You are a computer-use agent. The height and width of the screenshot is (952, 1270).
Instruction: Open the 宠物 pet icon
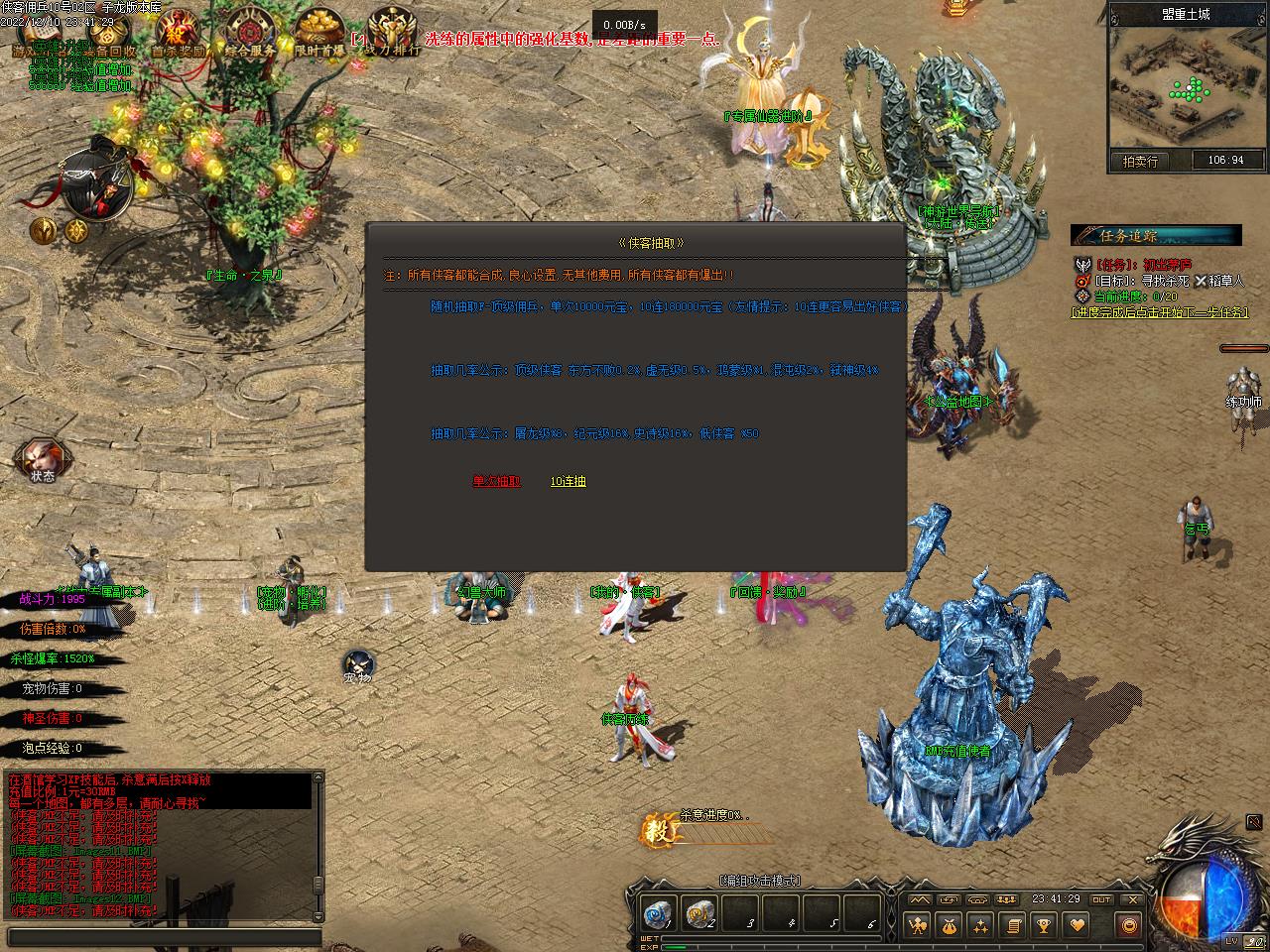pyautogui.click(x=358, y=666)
